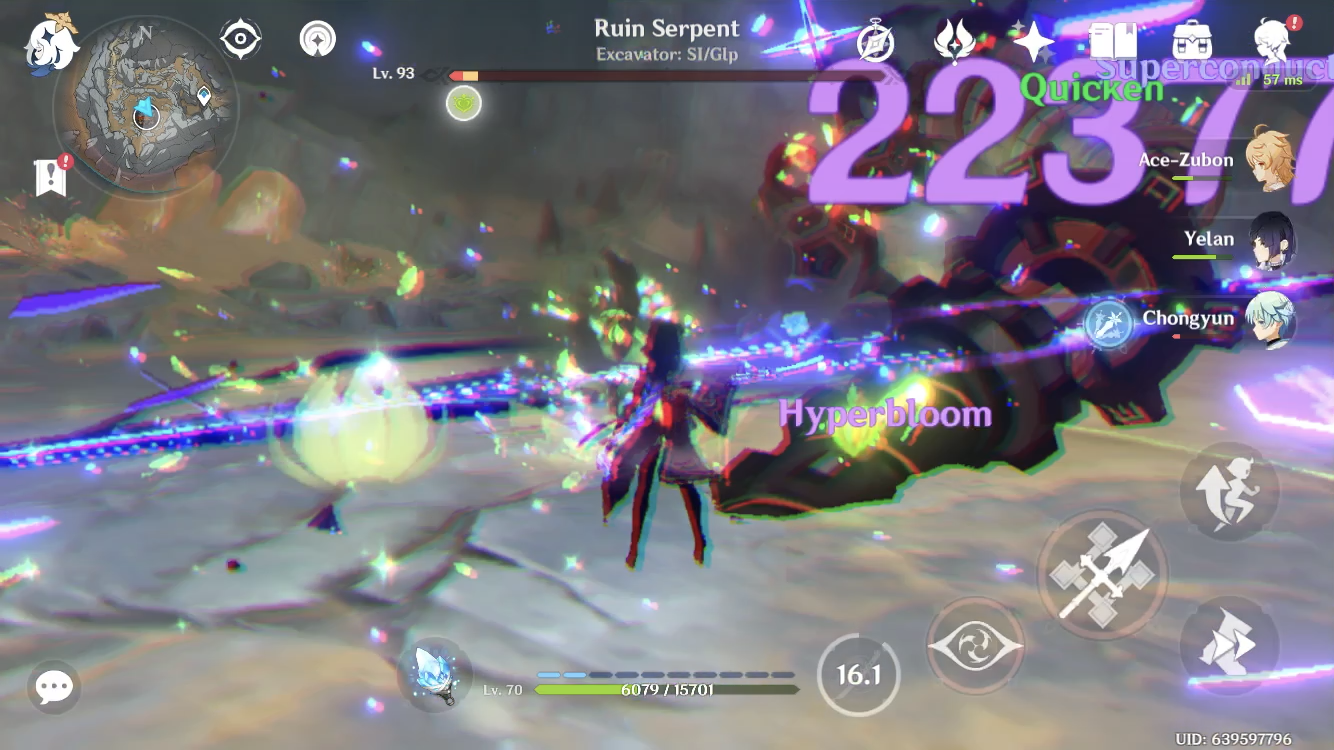Click the star navigation beacon icon

pos(316,40)
